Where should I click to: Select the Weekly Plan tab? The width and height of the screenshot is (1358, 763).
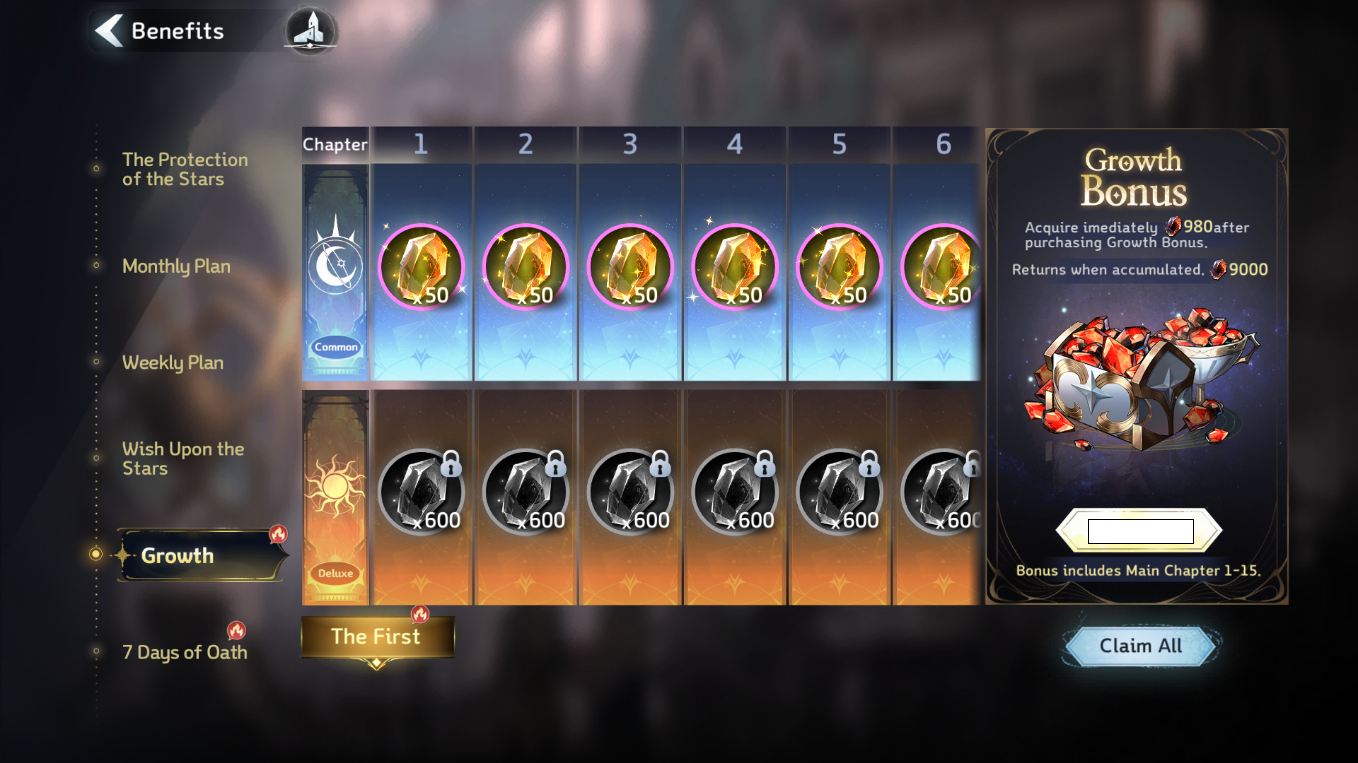[172, 363]
